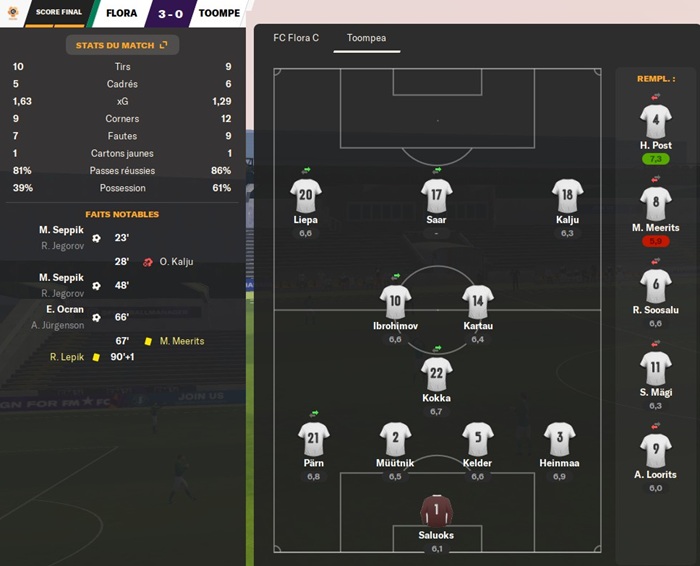Choose substitute S. Mägi number 11

pyautogui.click(x=655, y=368)
